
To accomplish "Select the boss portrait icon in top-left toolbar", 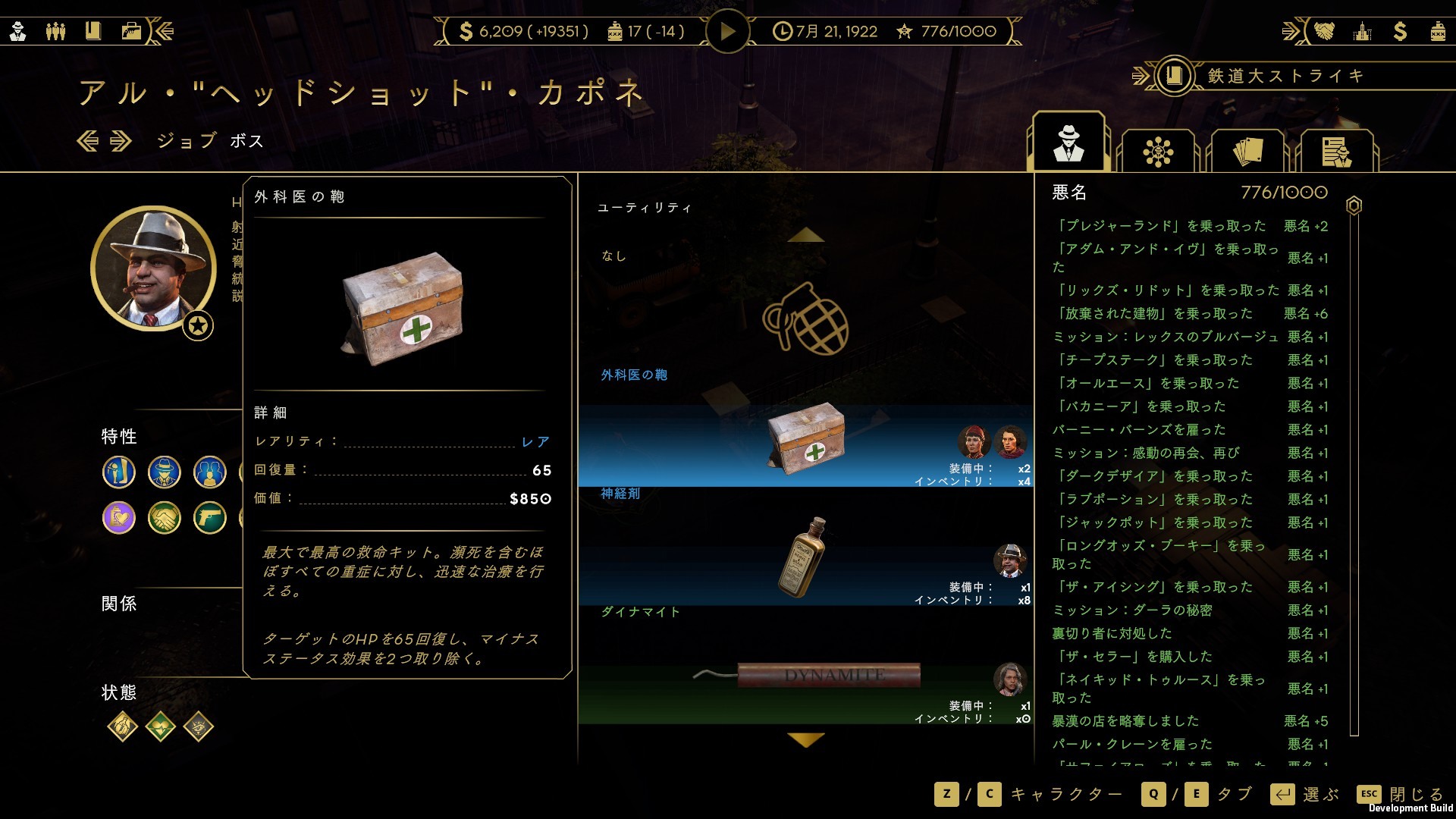I will tap(18, 32).
